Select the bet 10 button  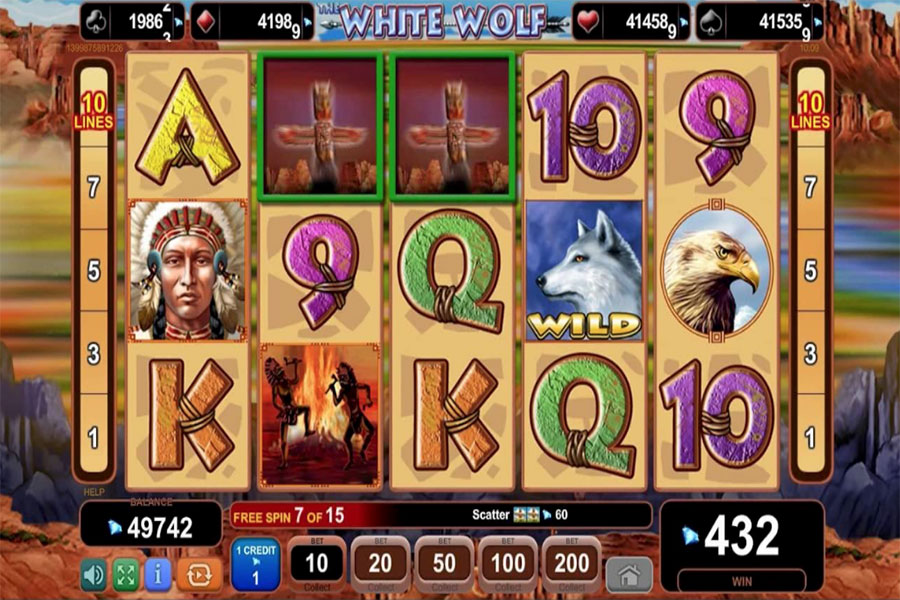pos(316,565)
